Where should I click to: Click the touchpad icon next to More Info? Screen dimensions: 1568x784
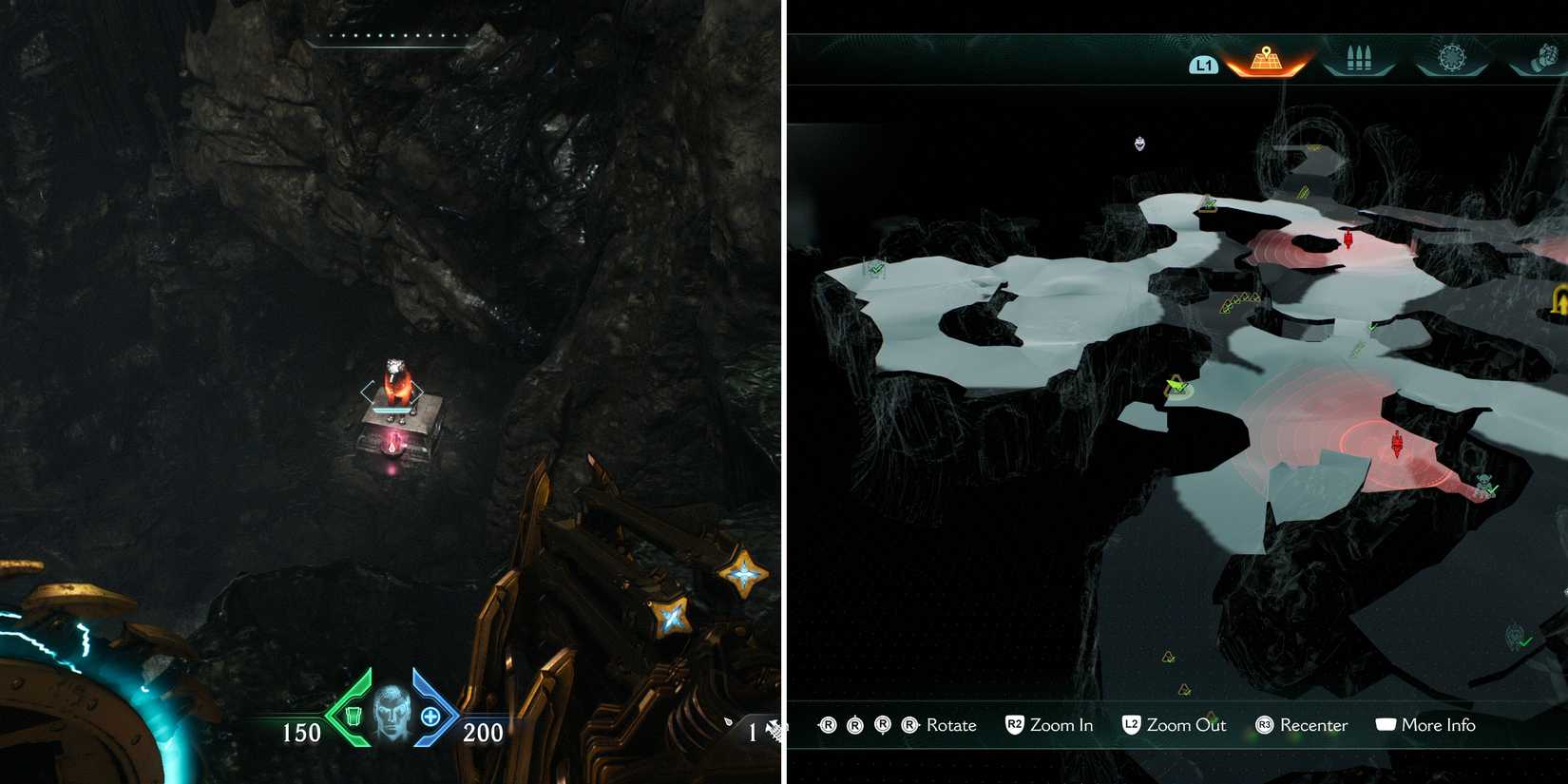pos(1388,724)
